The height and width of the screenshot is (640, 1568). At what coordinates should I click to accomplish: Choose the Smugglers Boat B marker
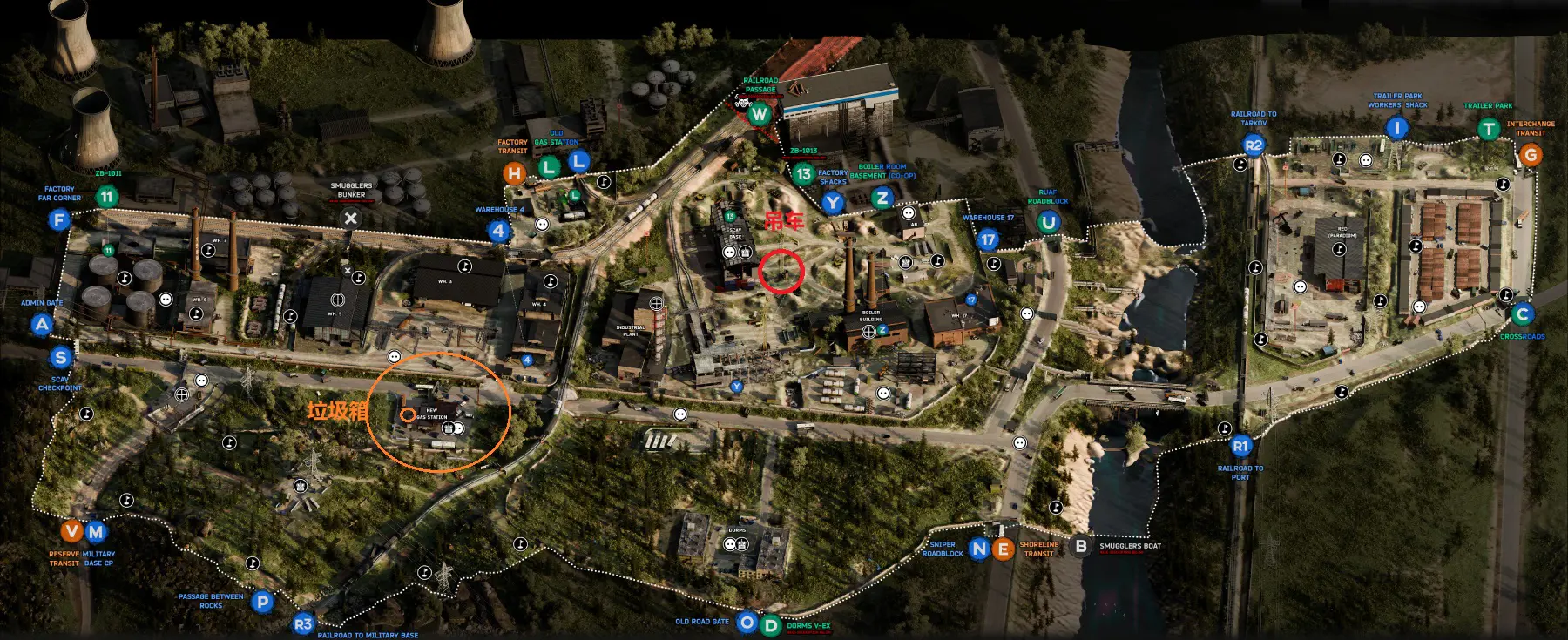click(x=1081, y=546)
